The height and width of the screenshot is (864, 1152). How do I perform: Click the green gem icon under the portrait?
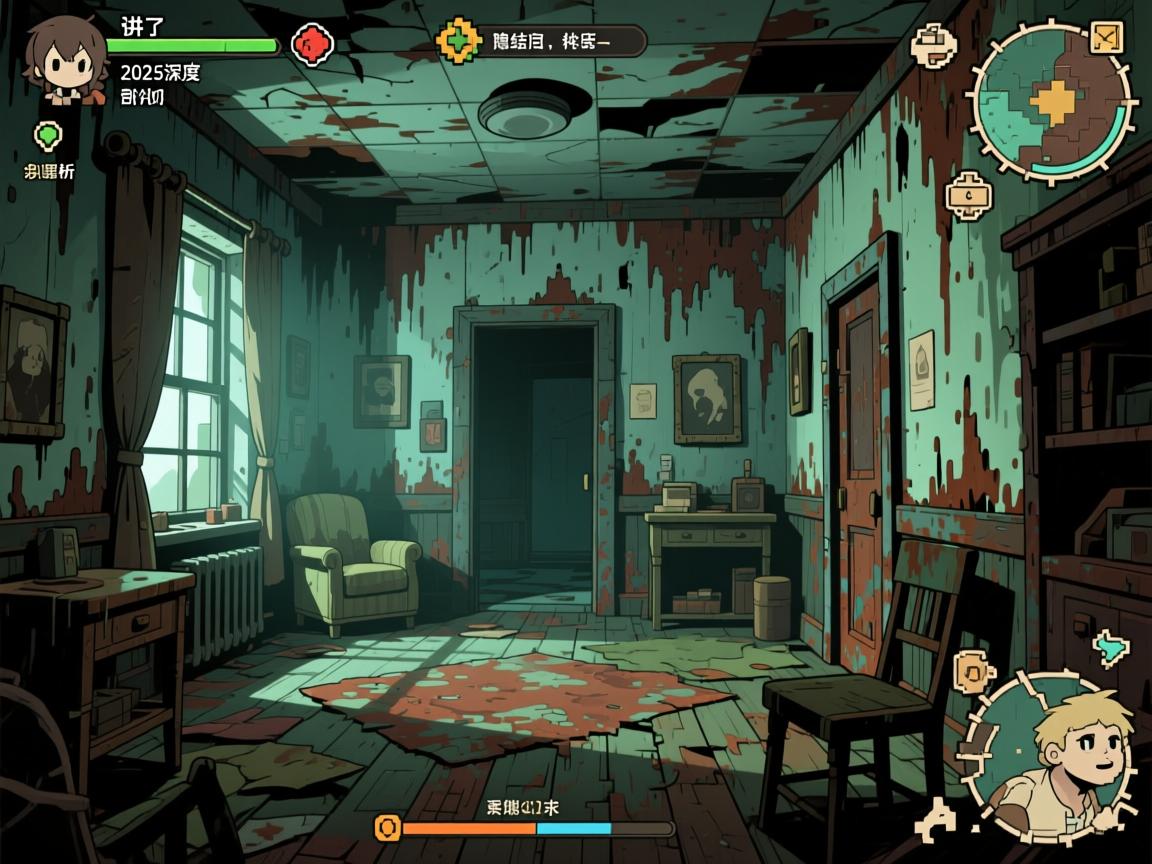47,135
